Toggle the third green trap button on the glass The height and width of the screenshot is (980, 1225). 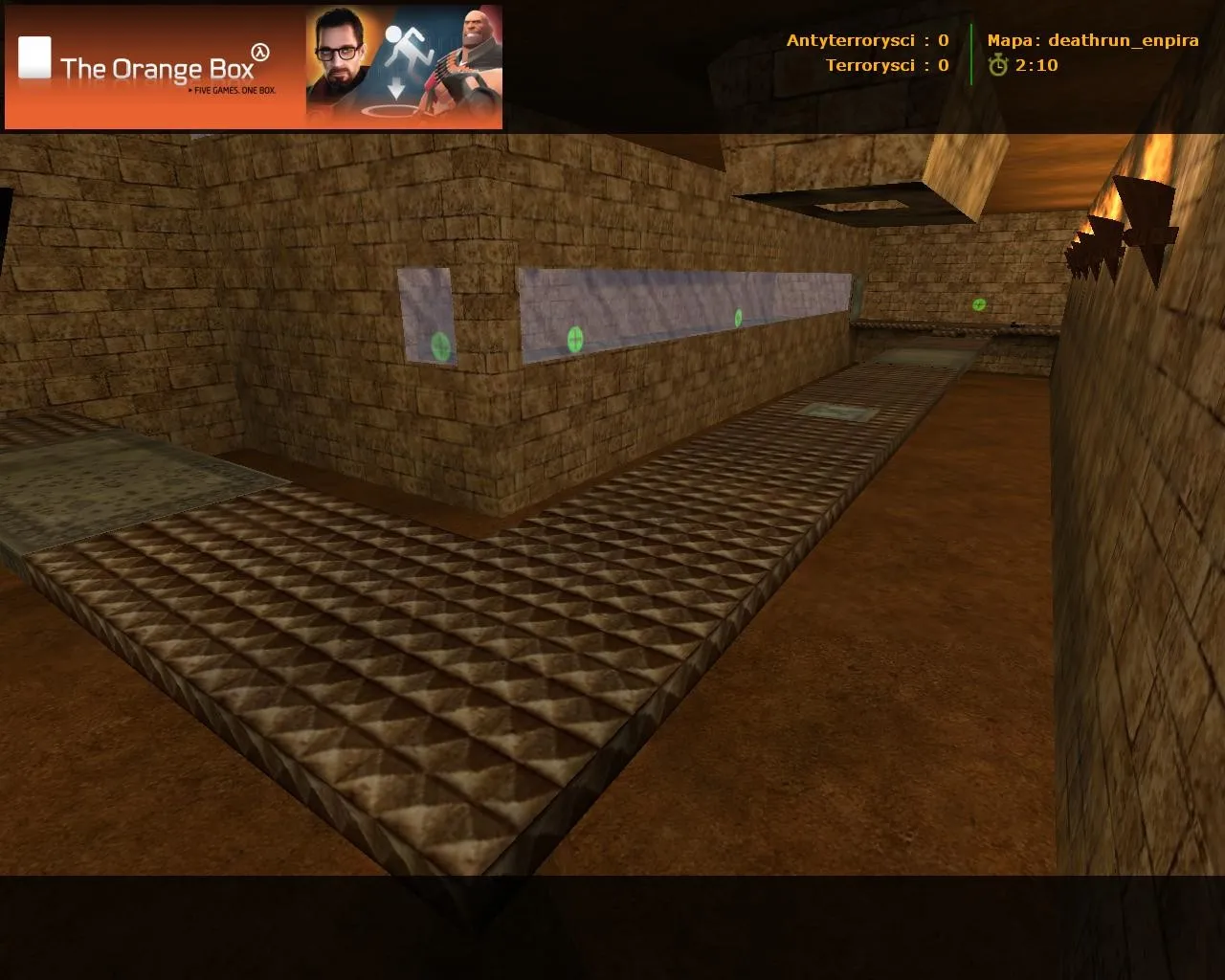738,317
